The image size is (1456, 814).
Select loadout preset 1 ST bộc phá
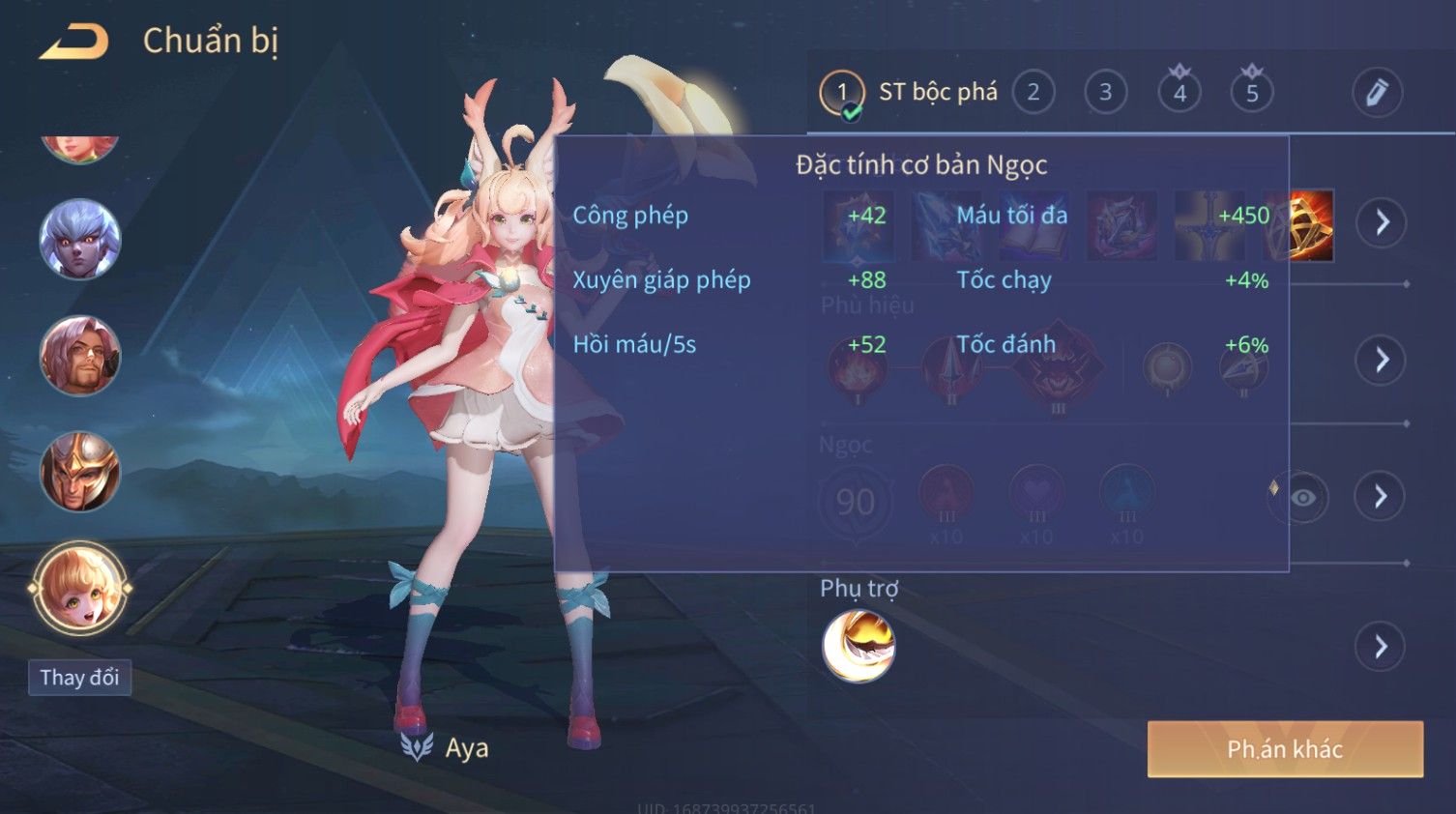coord(842,93)
